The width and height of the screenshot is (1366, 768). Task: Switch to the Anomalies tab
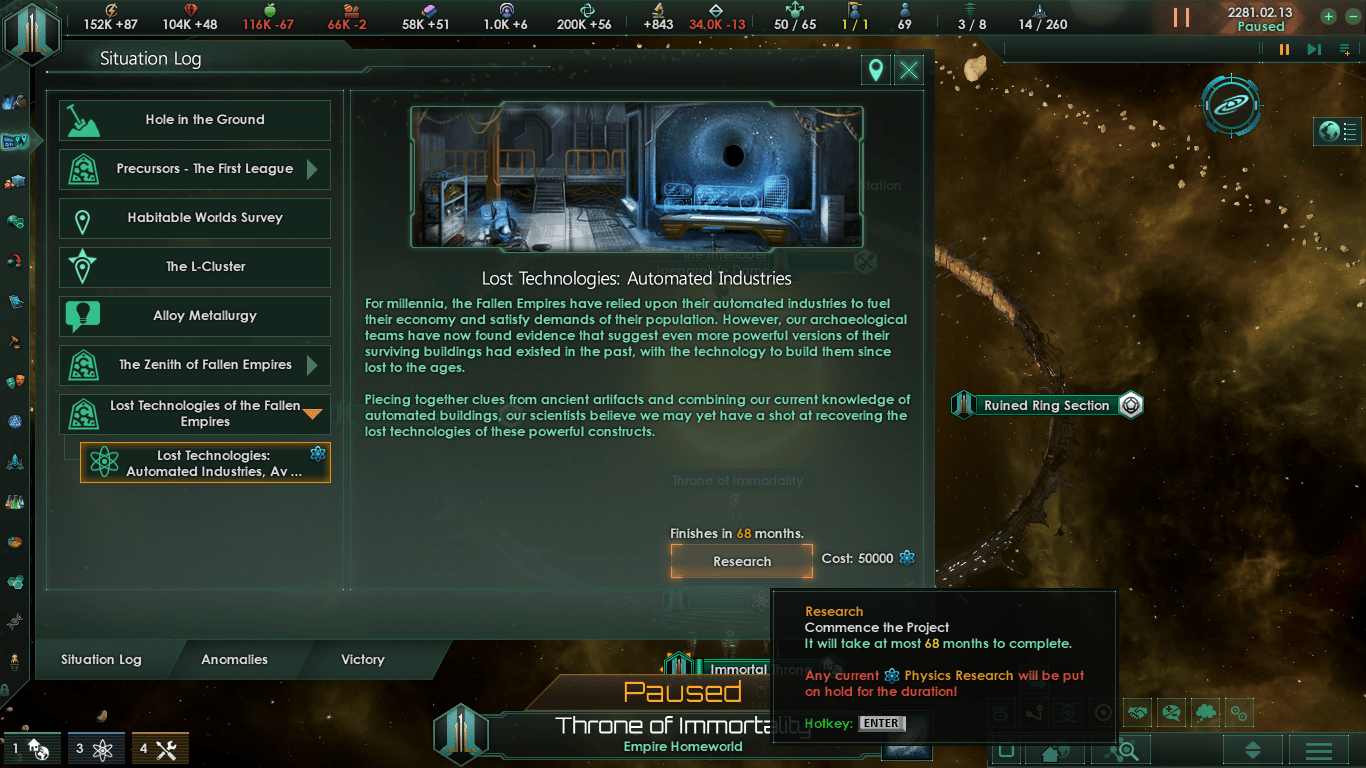click(x=234, y=660)
